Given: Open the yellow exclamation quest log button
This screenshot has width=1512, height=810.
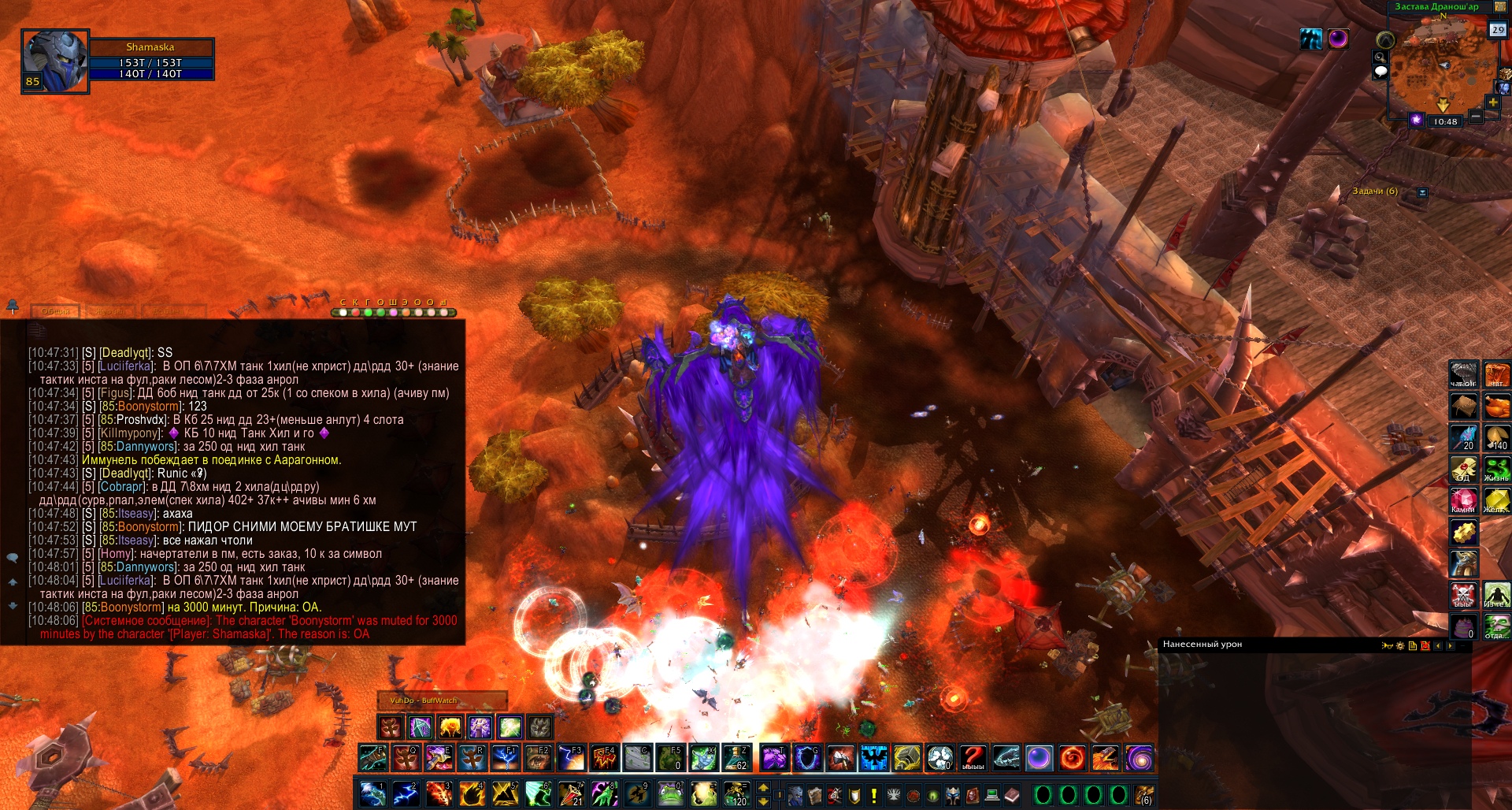Looking at the screenshot, I should pyautogui.click(x=873, y=795).
